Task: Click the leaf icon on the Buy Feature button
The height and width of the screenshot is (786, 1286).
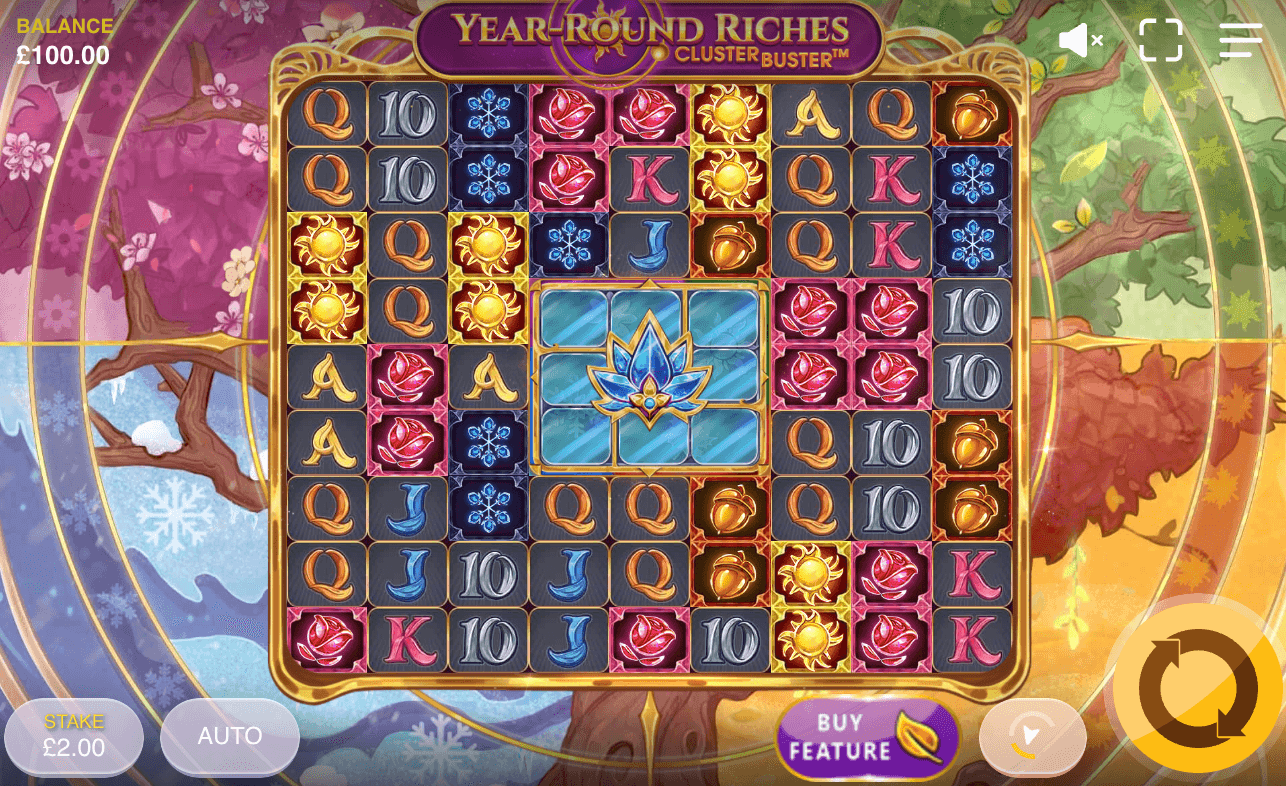Action: [918, 737]
